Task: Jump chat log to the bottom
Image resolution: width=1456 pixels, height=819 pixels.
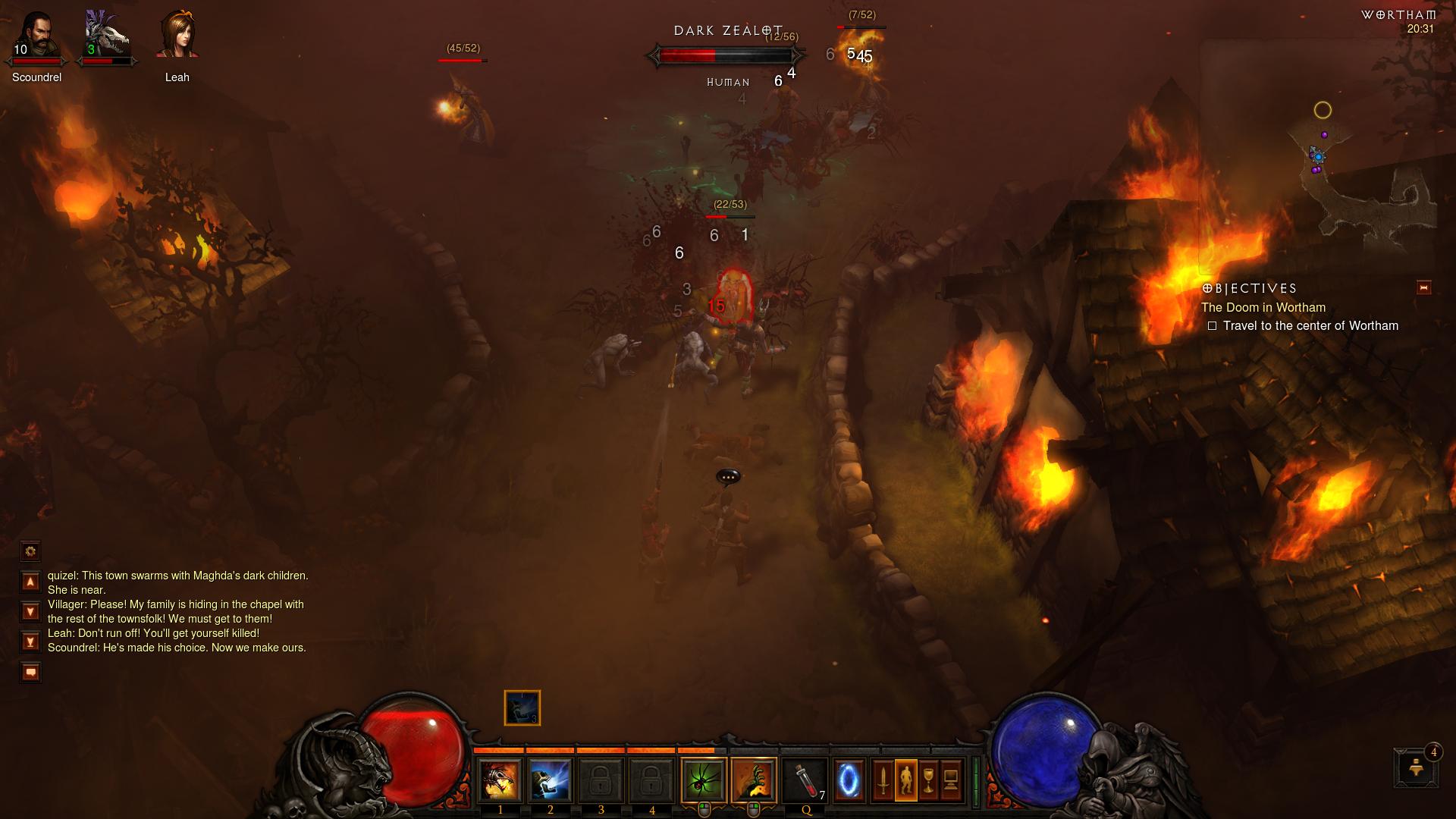Action: (x=30, y=642)
